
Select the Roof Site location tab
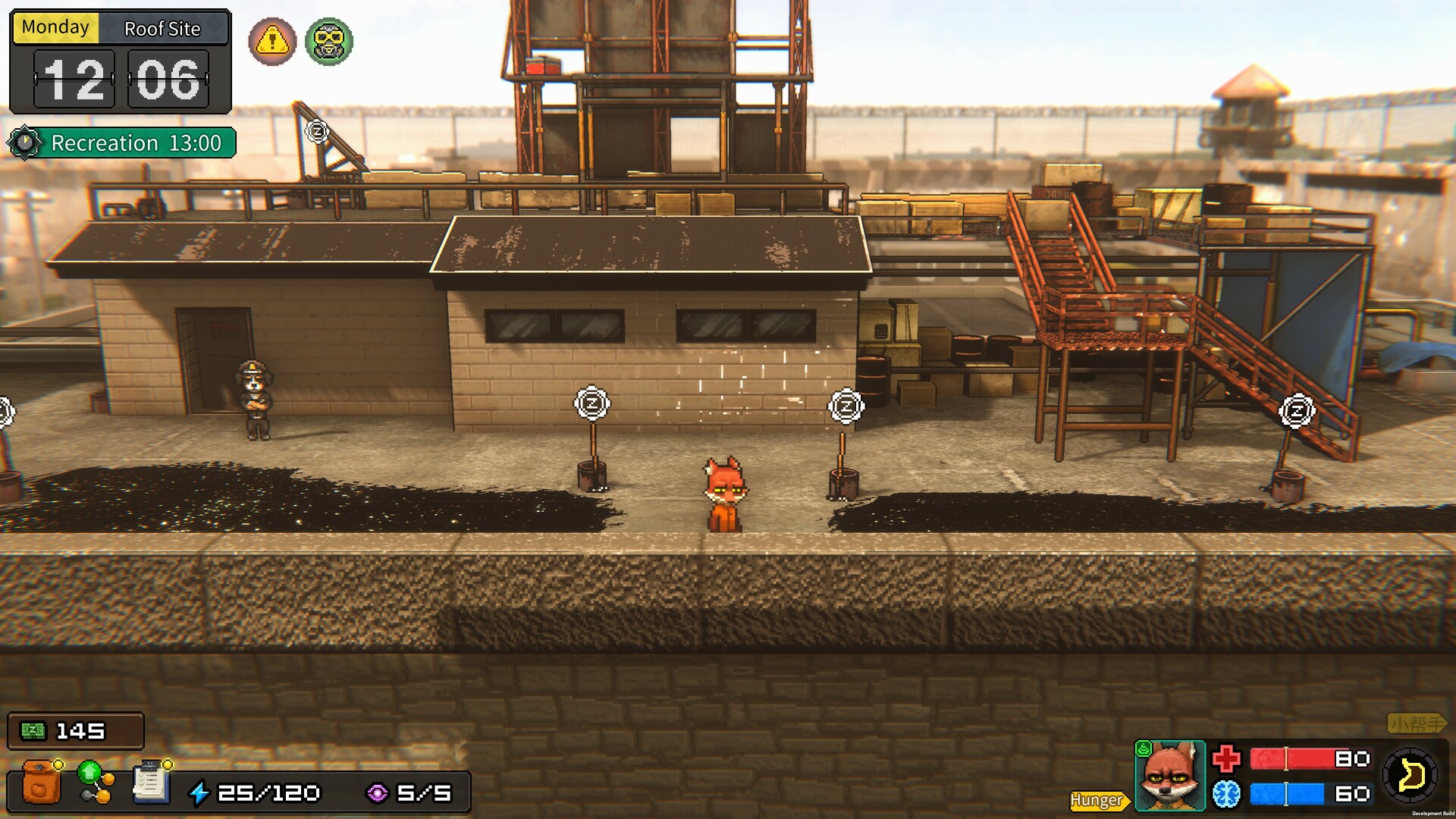click(162, 28)
